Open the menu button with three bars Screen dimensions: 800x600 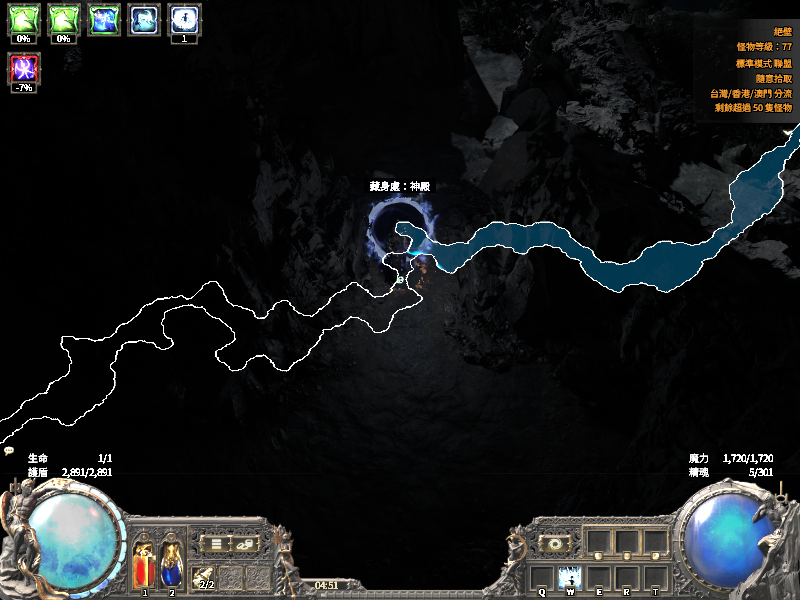214,543
